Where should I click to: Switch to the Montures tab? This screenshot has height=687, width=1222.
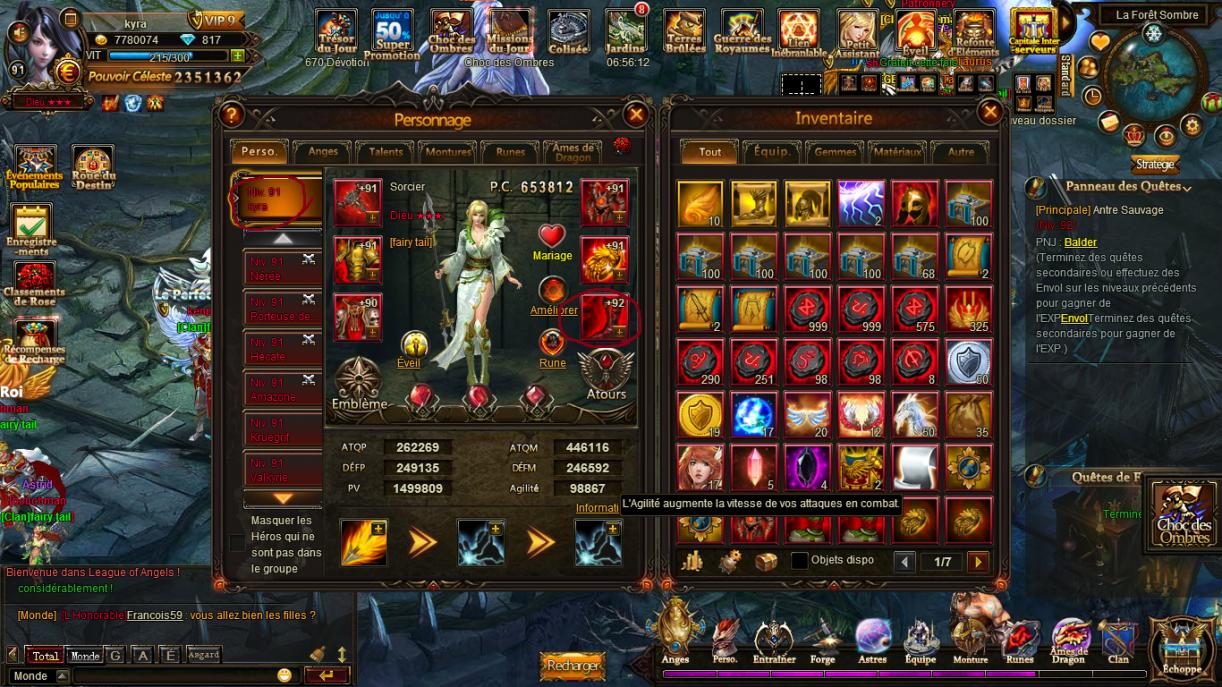(x=447, y=152)
